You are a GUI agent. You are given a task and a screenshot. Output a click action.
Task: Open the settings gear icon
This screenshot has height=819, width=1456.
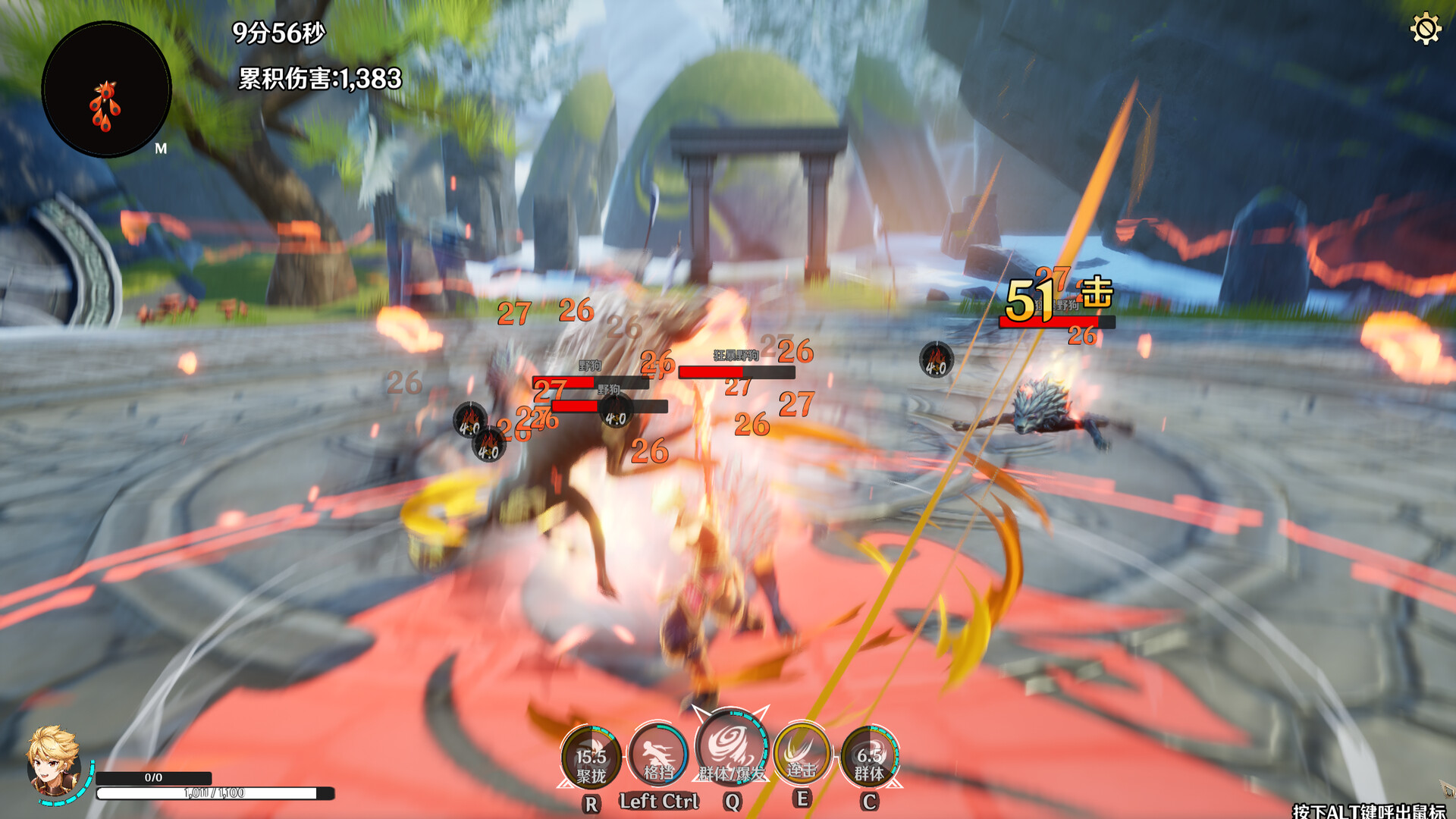pyautogui.click(x=1425, y=30)
